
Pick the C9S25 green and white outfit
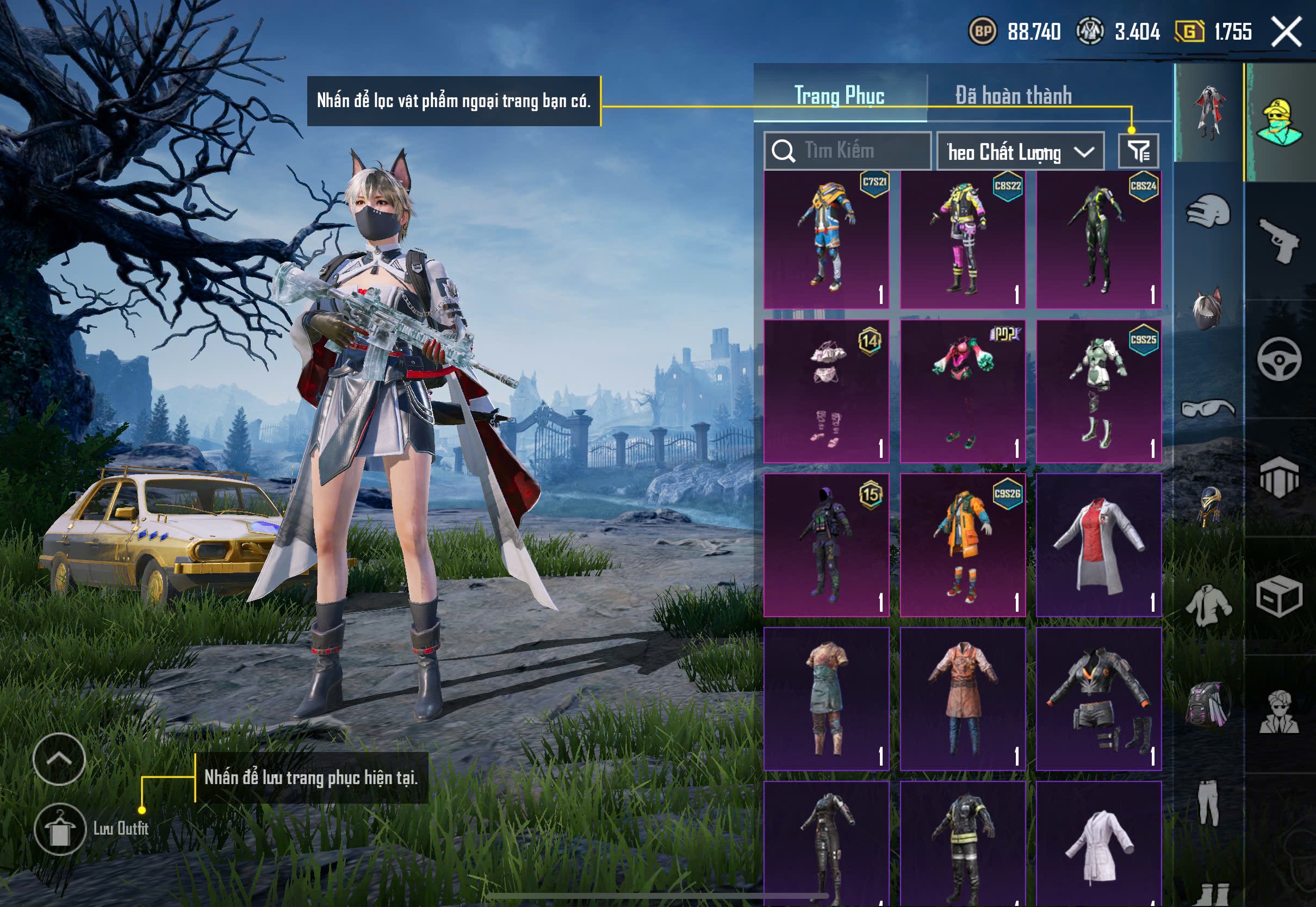[x=1098, y=392]
